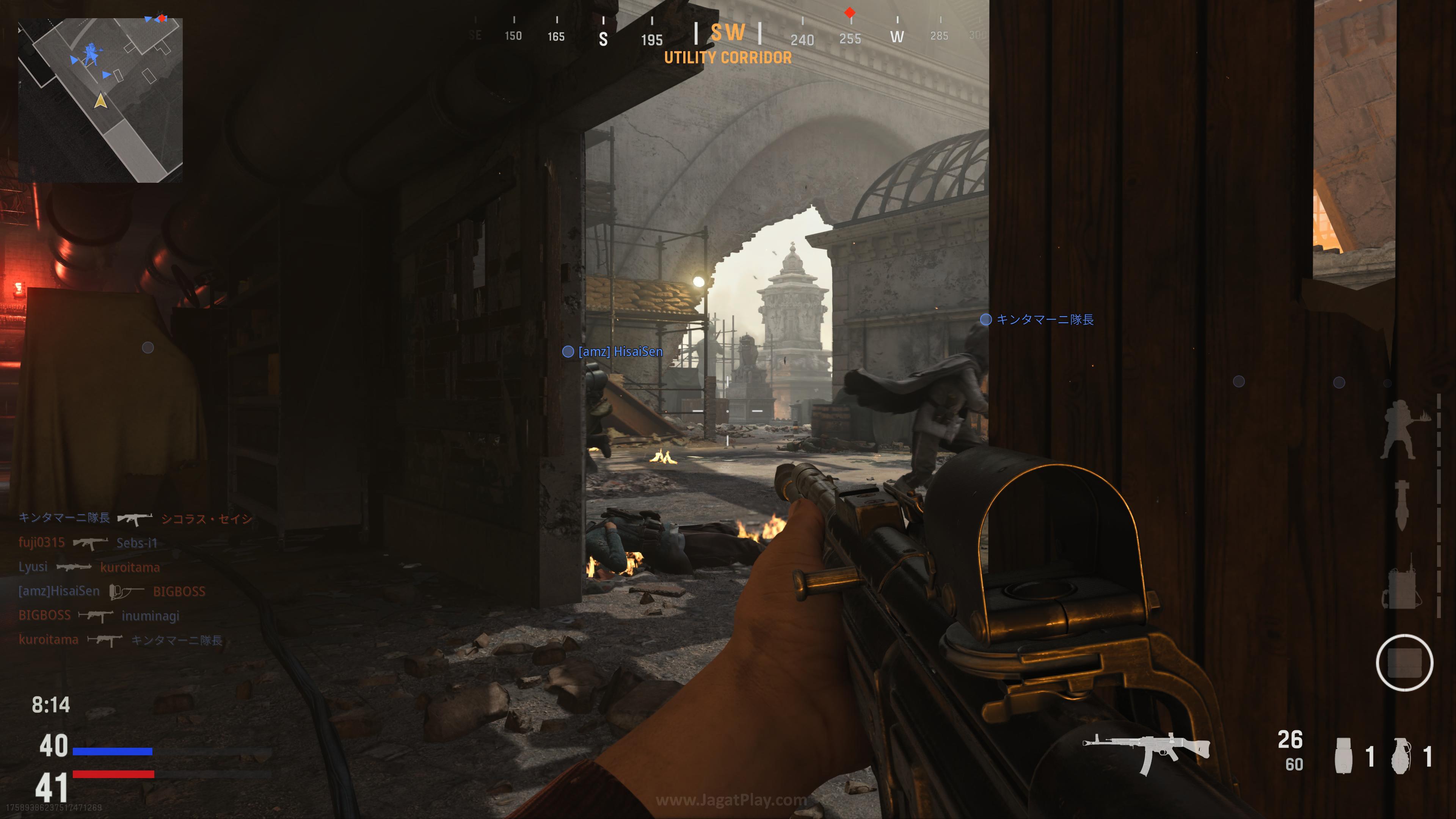Click the minimap in the corner
The height and width of the screenshot is (819, 1456).
pyautogui.click(x=100, y=100)
